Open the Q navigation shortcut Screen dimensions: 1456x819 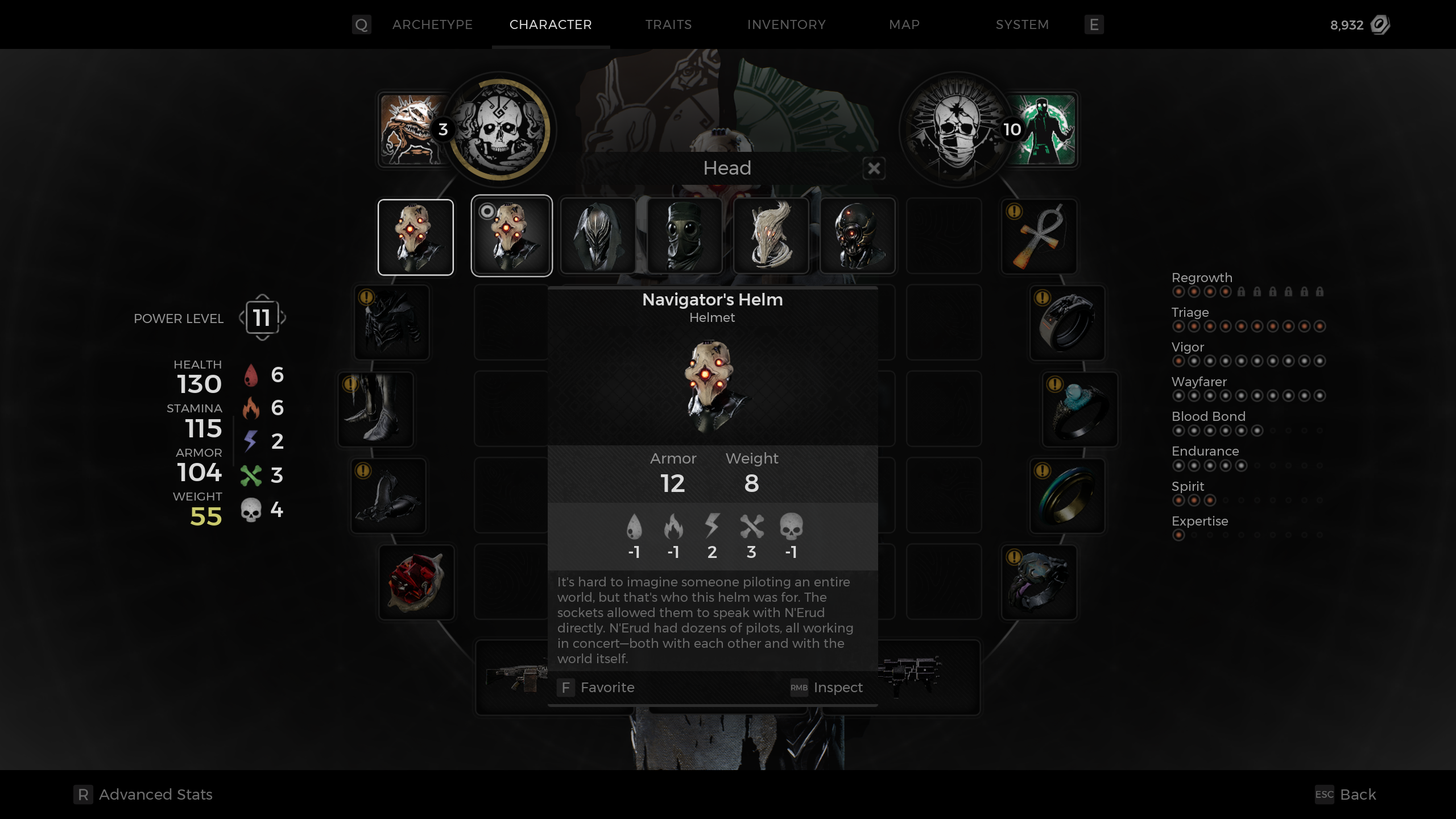362,24
